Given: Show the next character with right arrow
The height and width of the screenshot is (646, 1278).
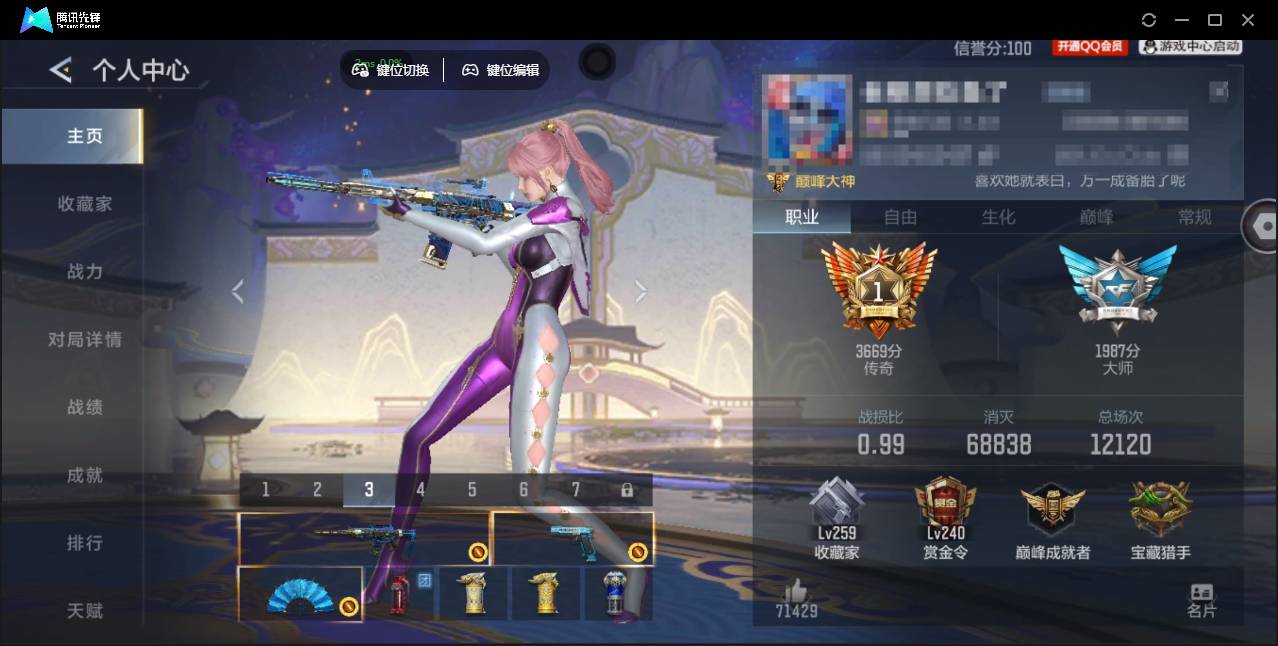Looking at the screenshot, I should (641, 291).
